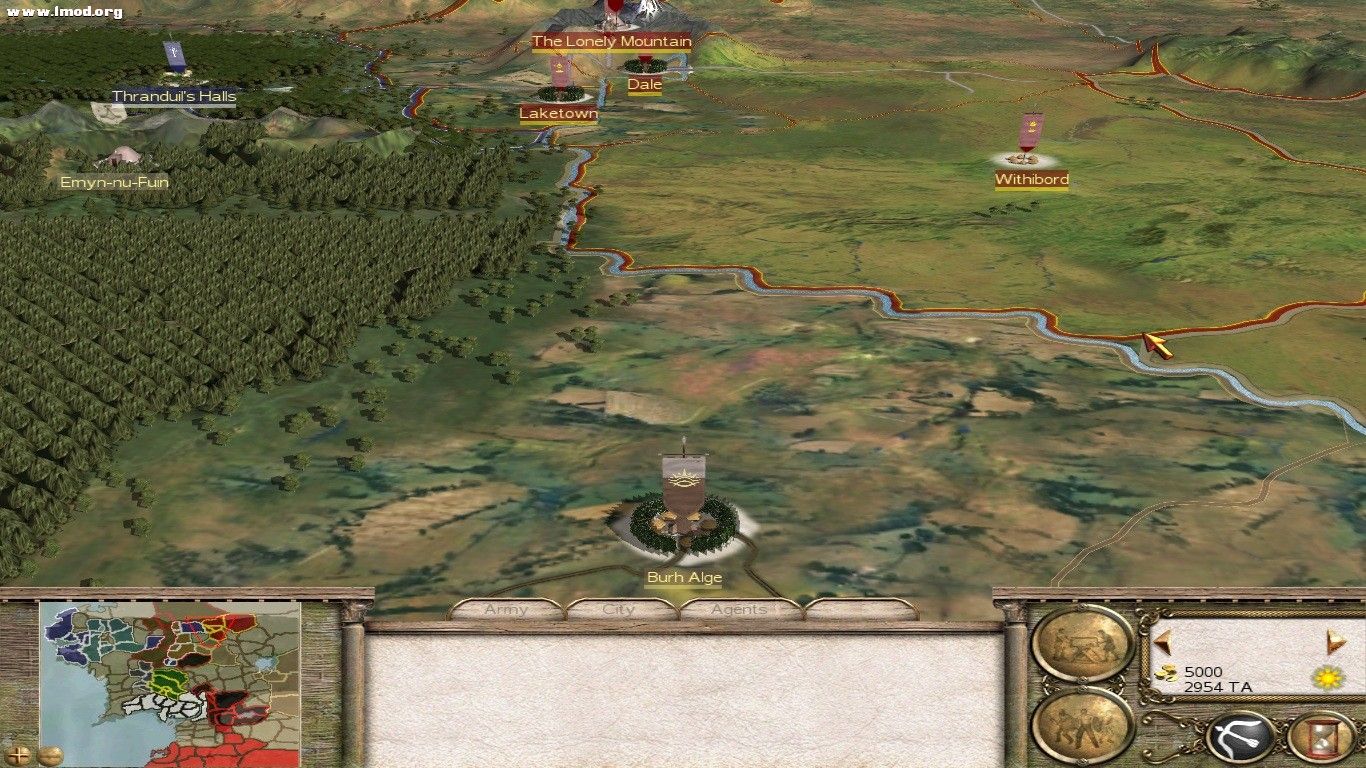Click the sun season indicator icon
Image resolution: width=1366 pixels, height=768 pixels.
click(1326, 677)
